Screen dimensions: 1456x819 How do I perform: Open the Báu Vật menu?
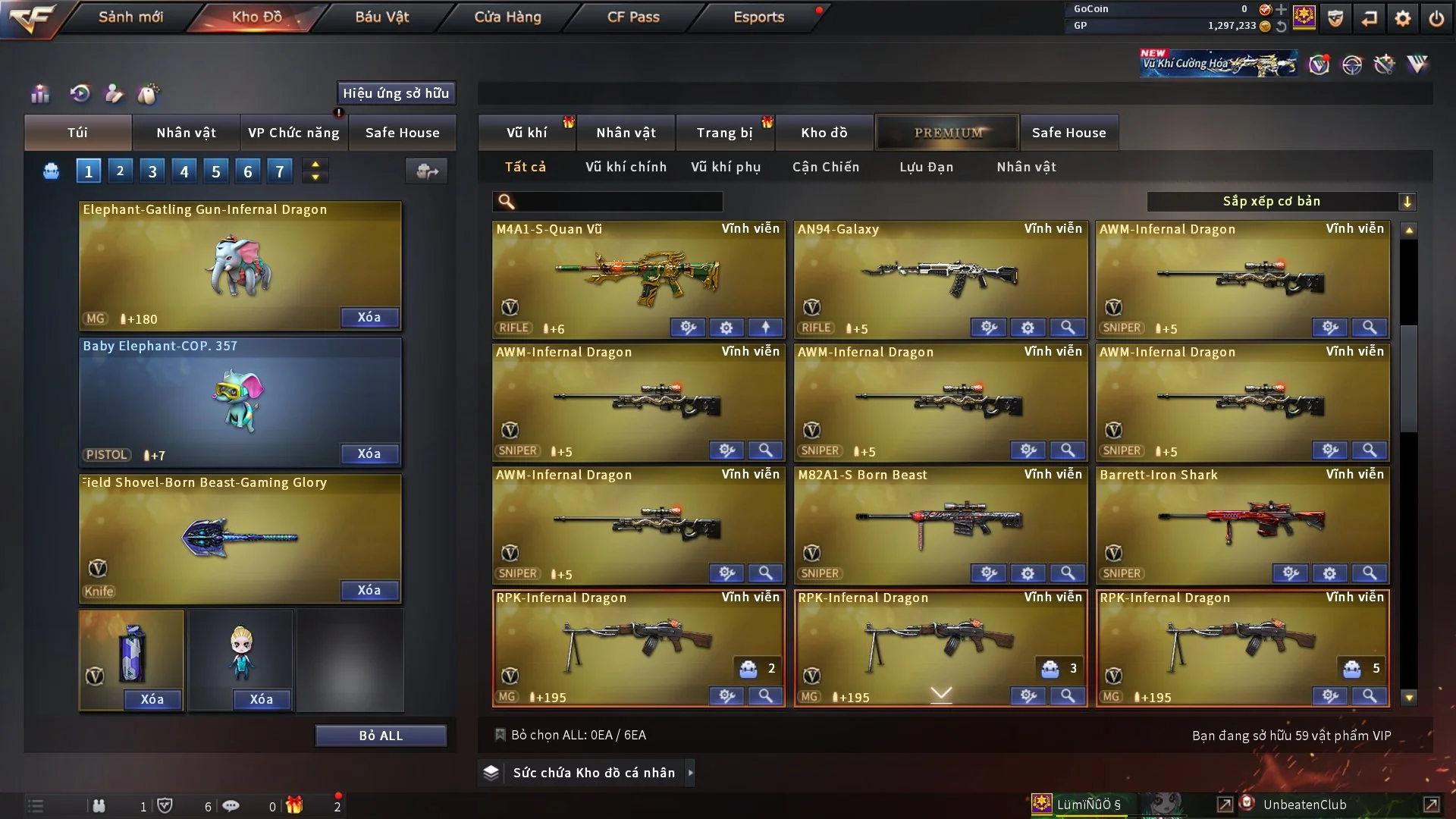tap(381, 17)
